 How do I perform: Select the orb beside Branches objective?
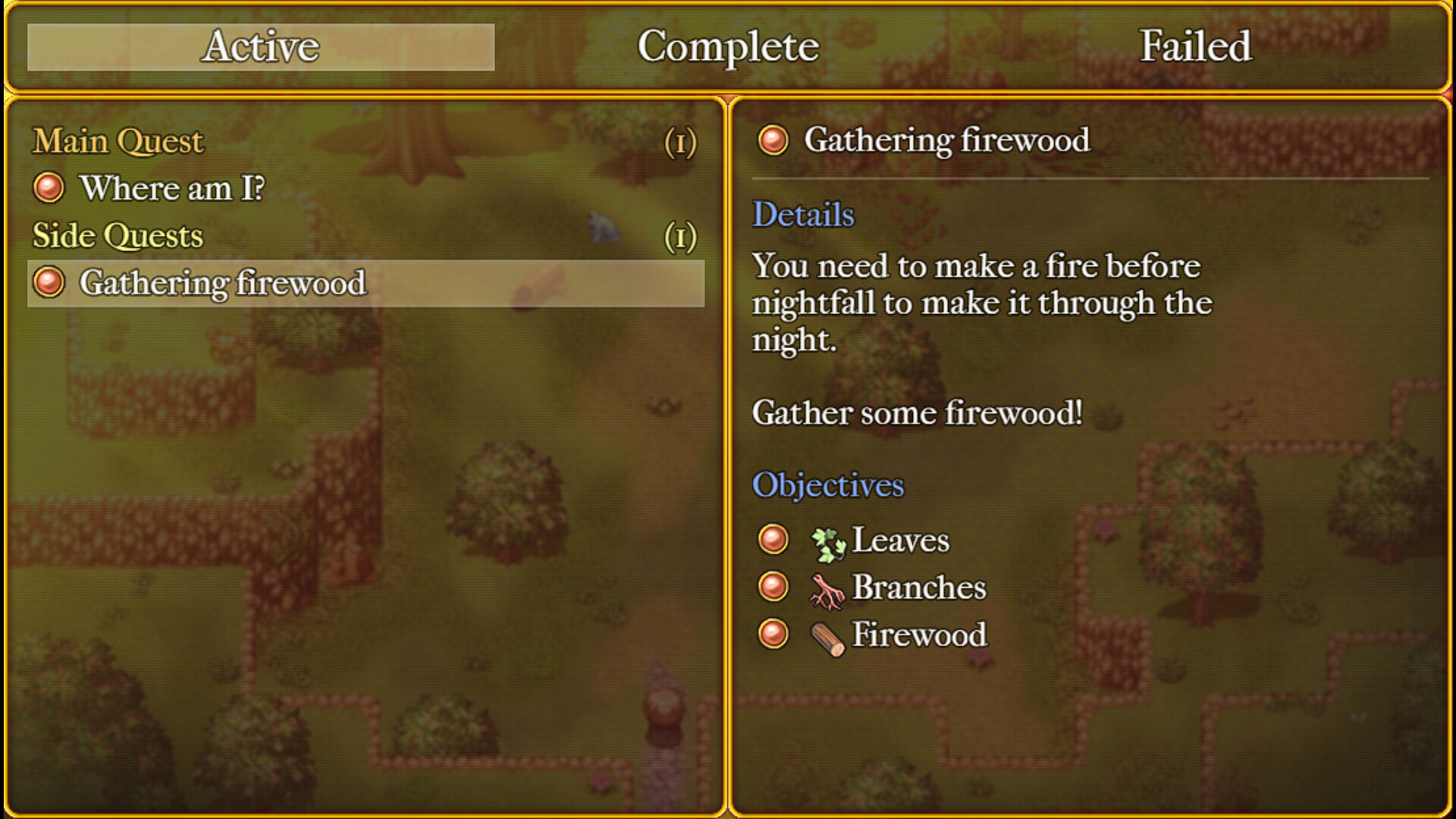coord(774,587)
